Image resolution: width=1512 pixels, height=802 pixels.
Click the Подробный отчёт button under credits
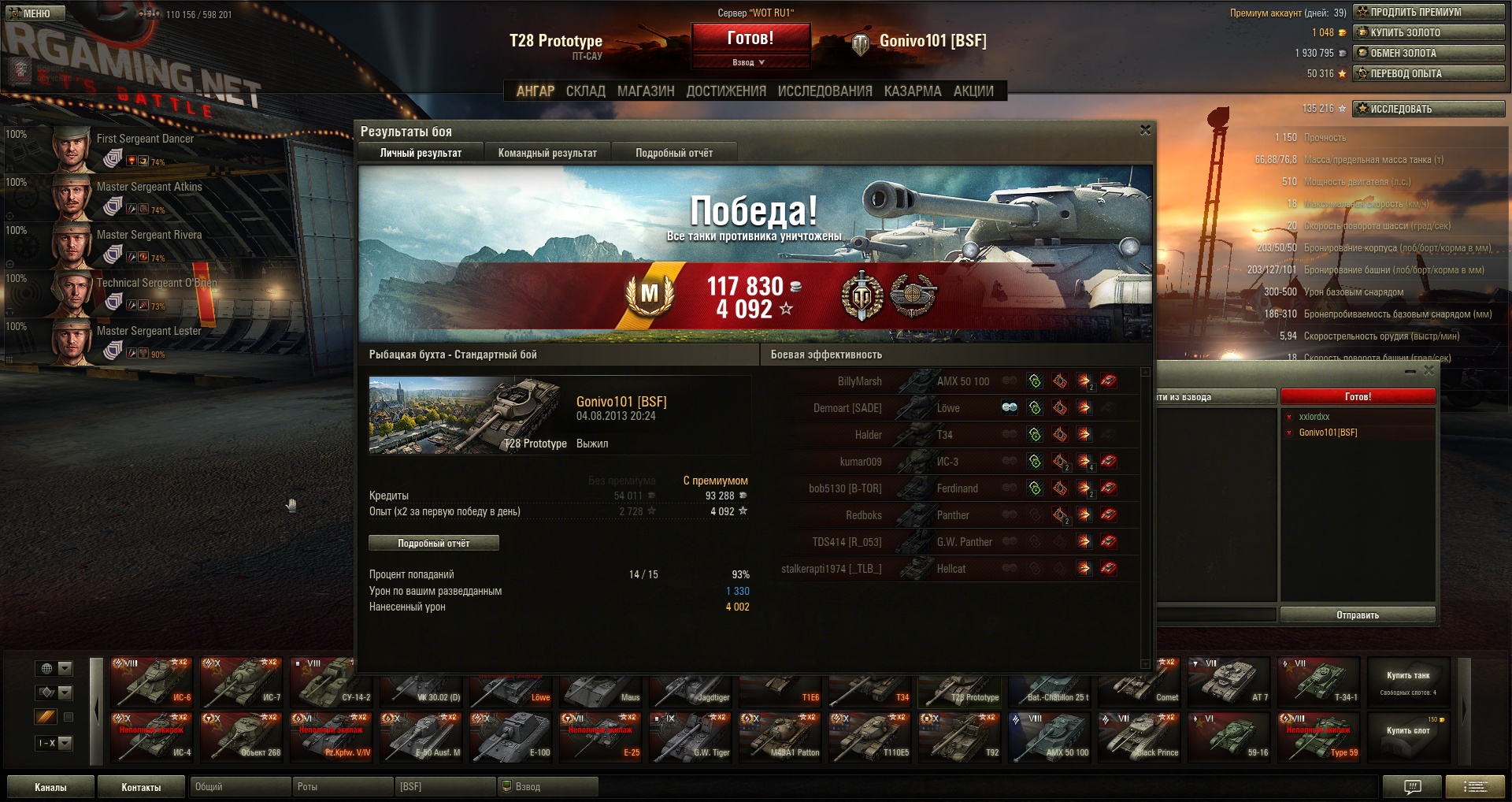click(x=433, y=543)
